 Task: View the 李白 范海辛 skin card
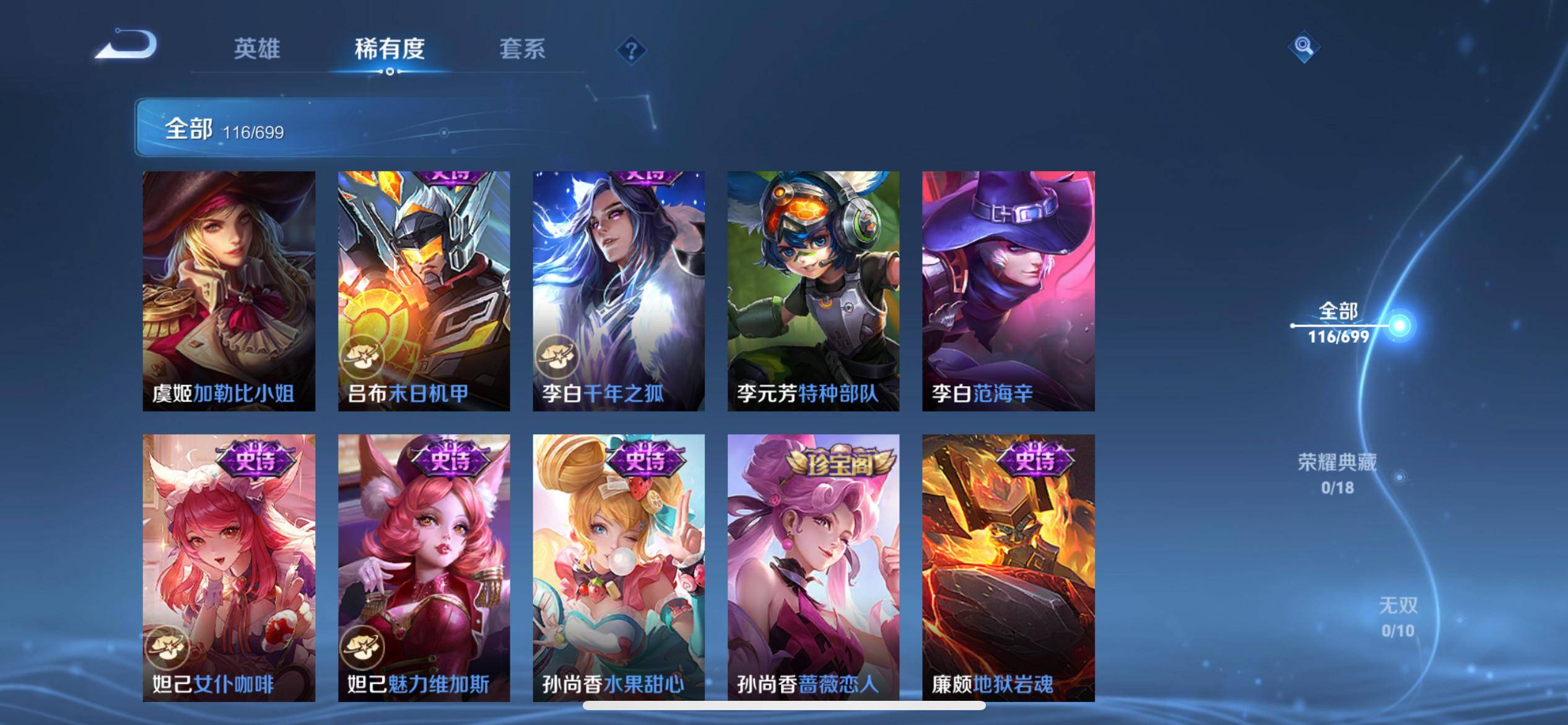[x=1008, y=291]
